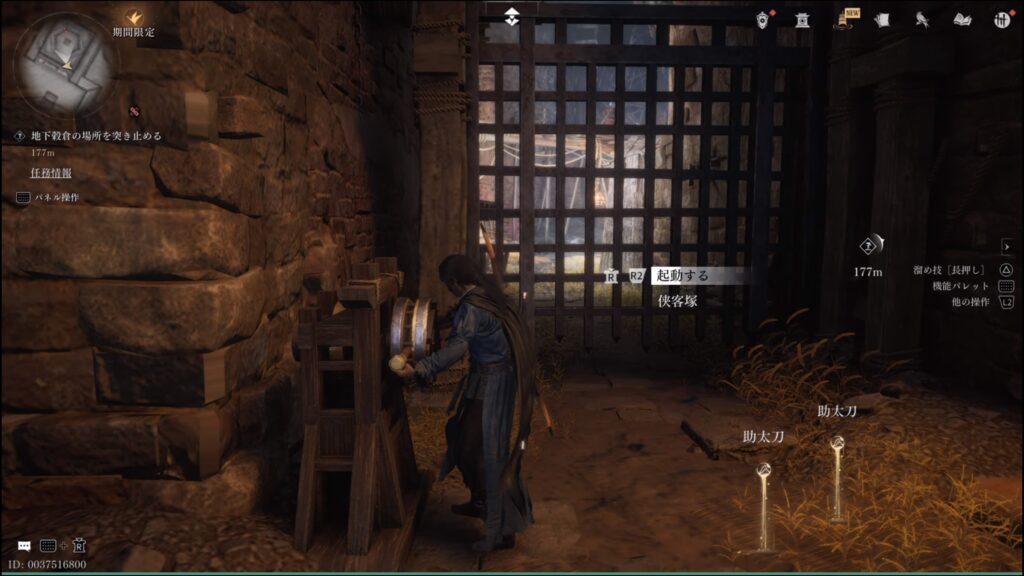Open the chat bubble icon
Image resolution: width=1024 pixels, height=576 pixels.
[23, 546]
